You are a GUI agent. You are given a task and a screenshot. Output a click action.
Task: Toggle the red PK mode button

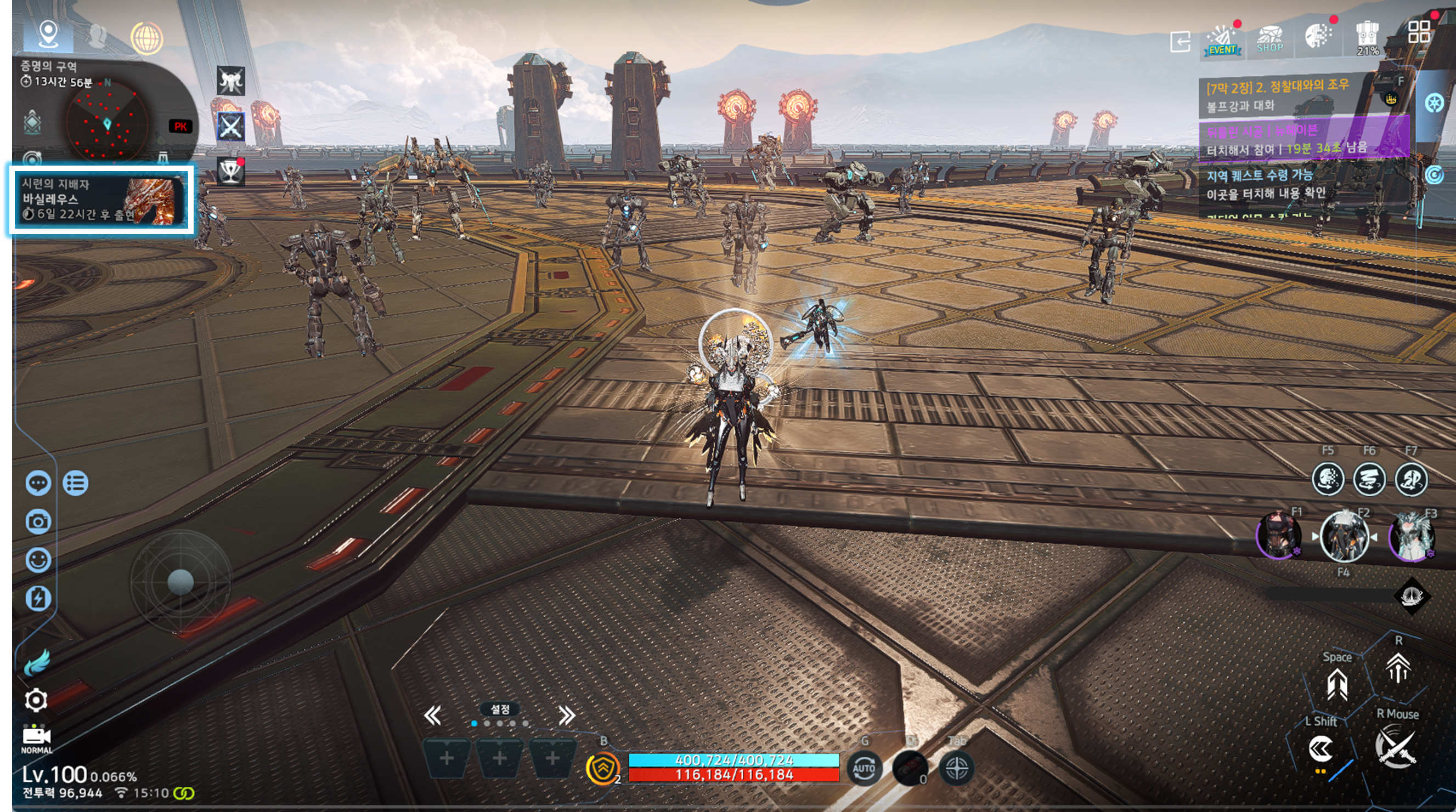point(180,126)
